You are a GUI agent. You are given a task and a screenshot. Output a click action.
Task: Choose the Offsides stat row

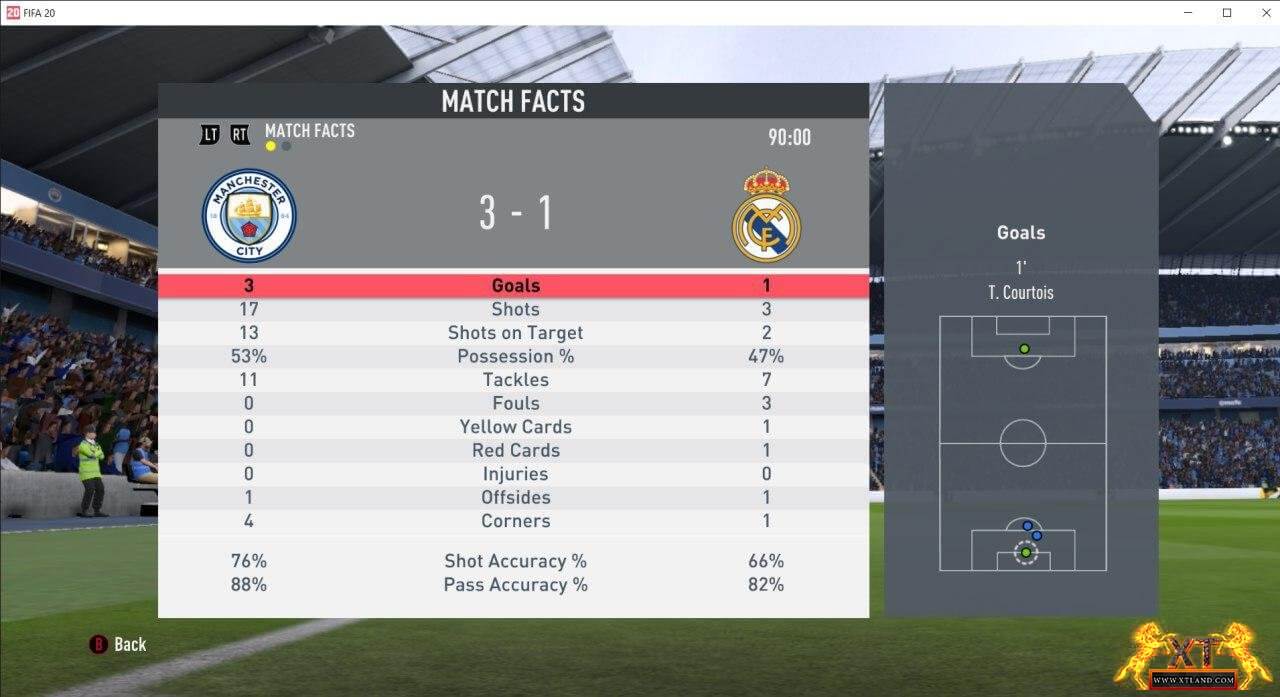click(514, 498)
